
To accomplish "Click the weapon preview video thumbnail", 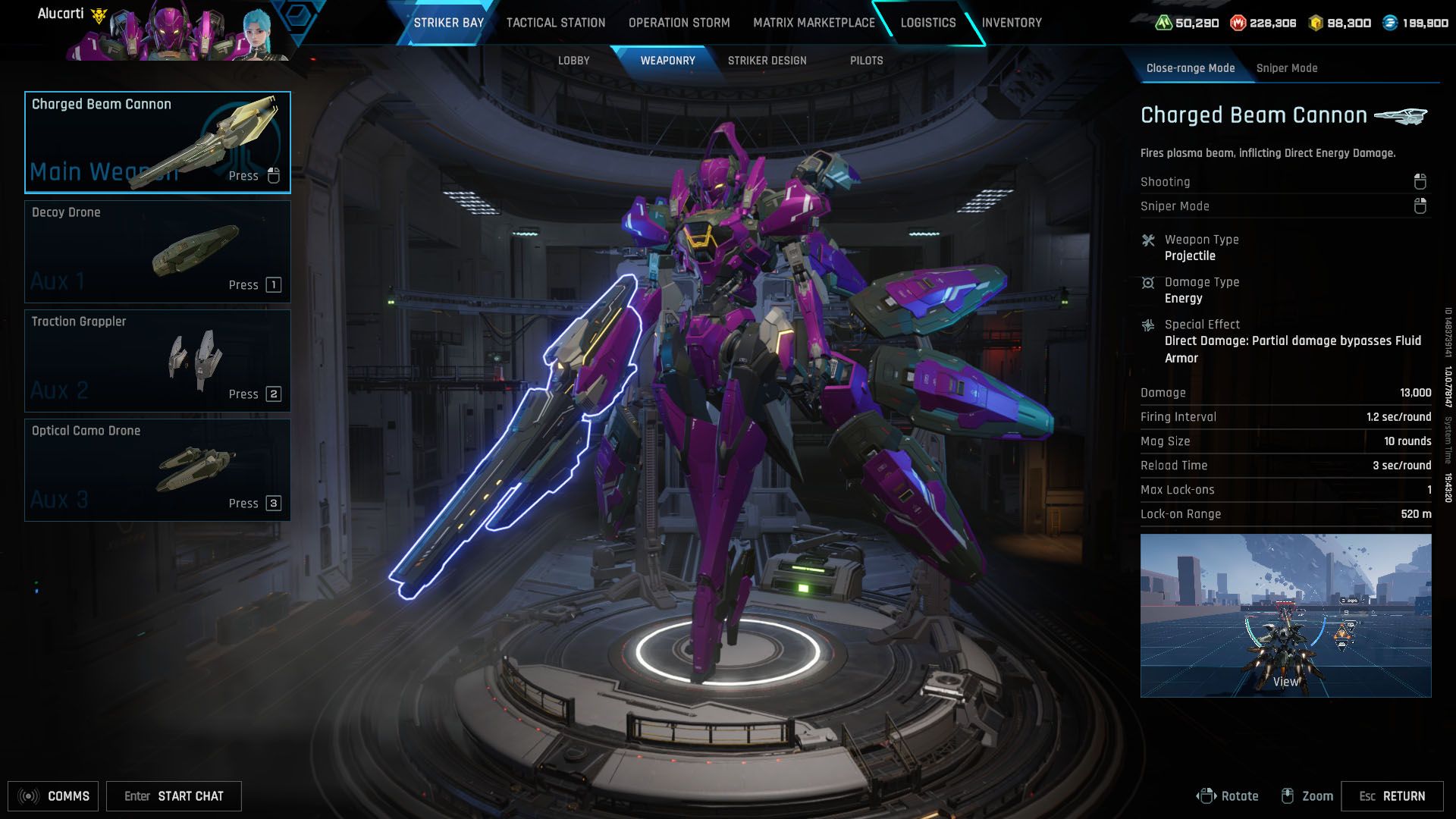I will (x=1285, y=616).
